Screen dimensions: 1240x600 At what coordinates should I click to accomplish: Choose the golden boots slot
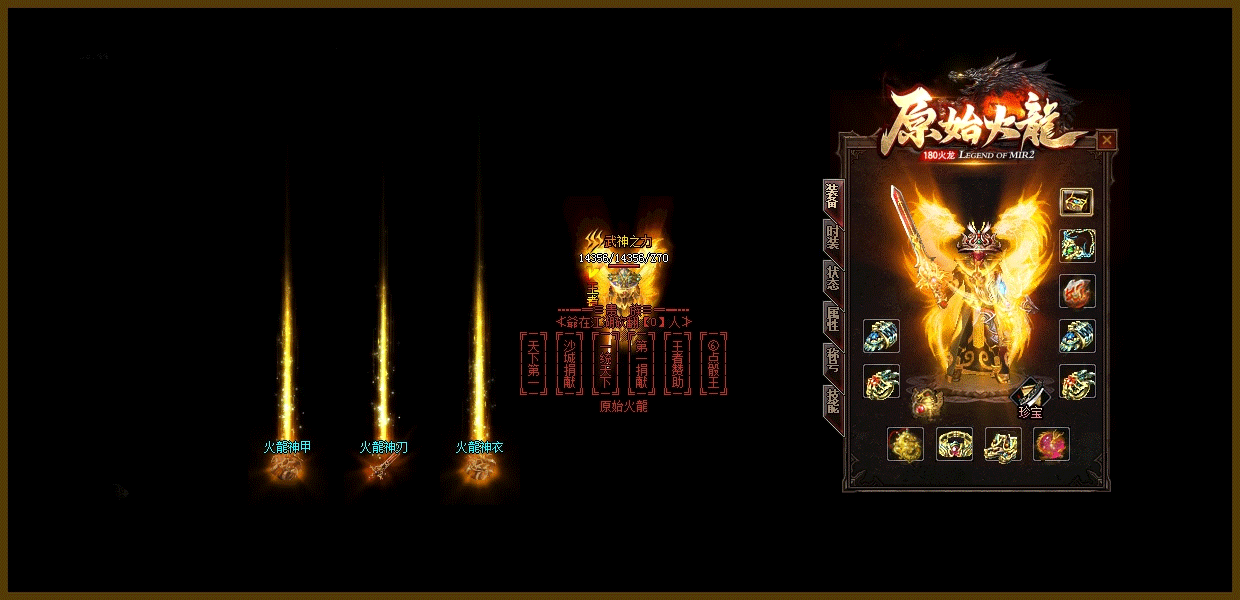tap(1002, 444)
